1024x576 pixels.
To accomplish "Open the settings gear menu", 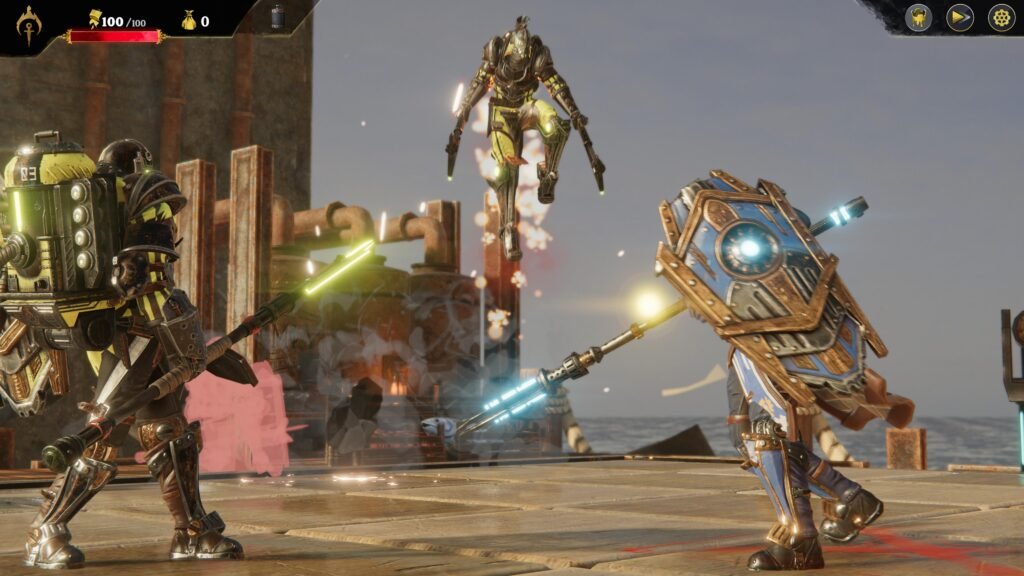I will [1001, 18].
